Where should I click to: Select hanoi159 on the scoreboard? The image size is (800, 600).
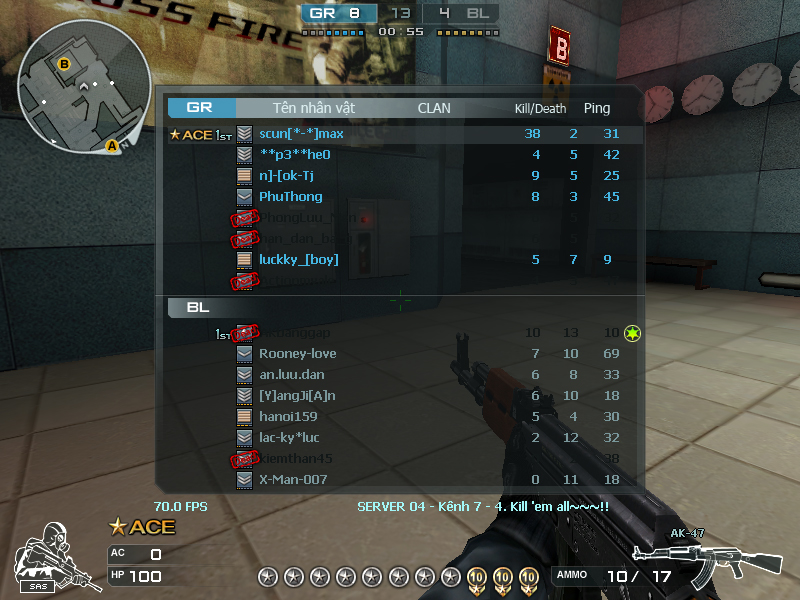pyautogui.click(x=288, y=417)
